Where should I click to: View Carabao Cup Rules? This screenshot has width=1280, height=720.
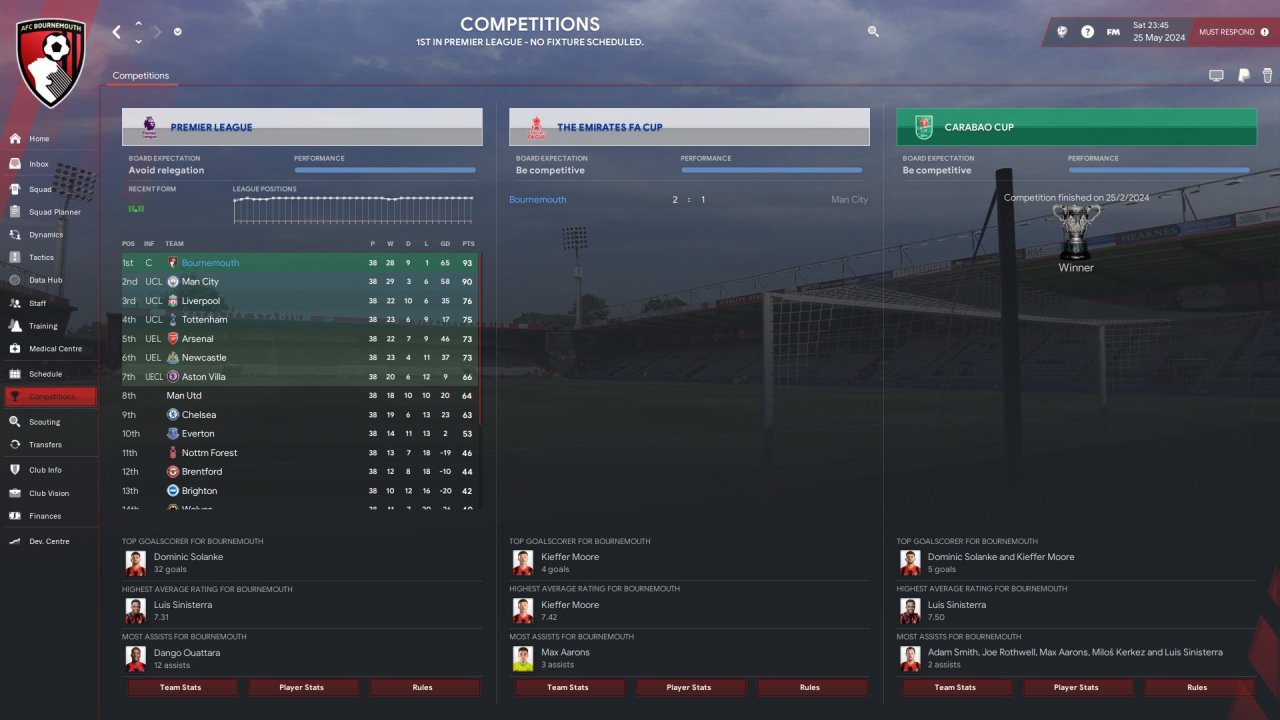(x=1197, y=688)
